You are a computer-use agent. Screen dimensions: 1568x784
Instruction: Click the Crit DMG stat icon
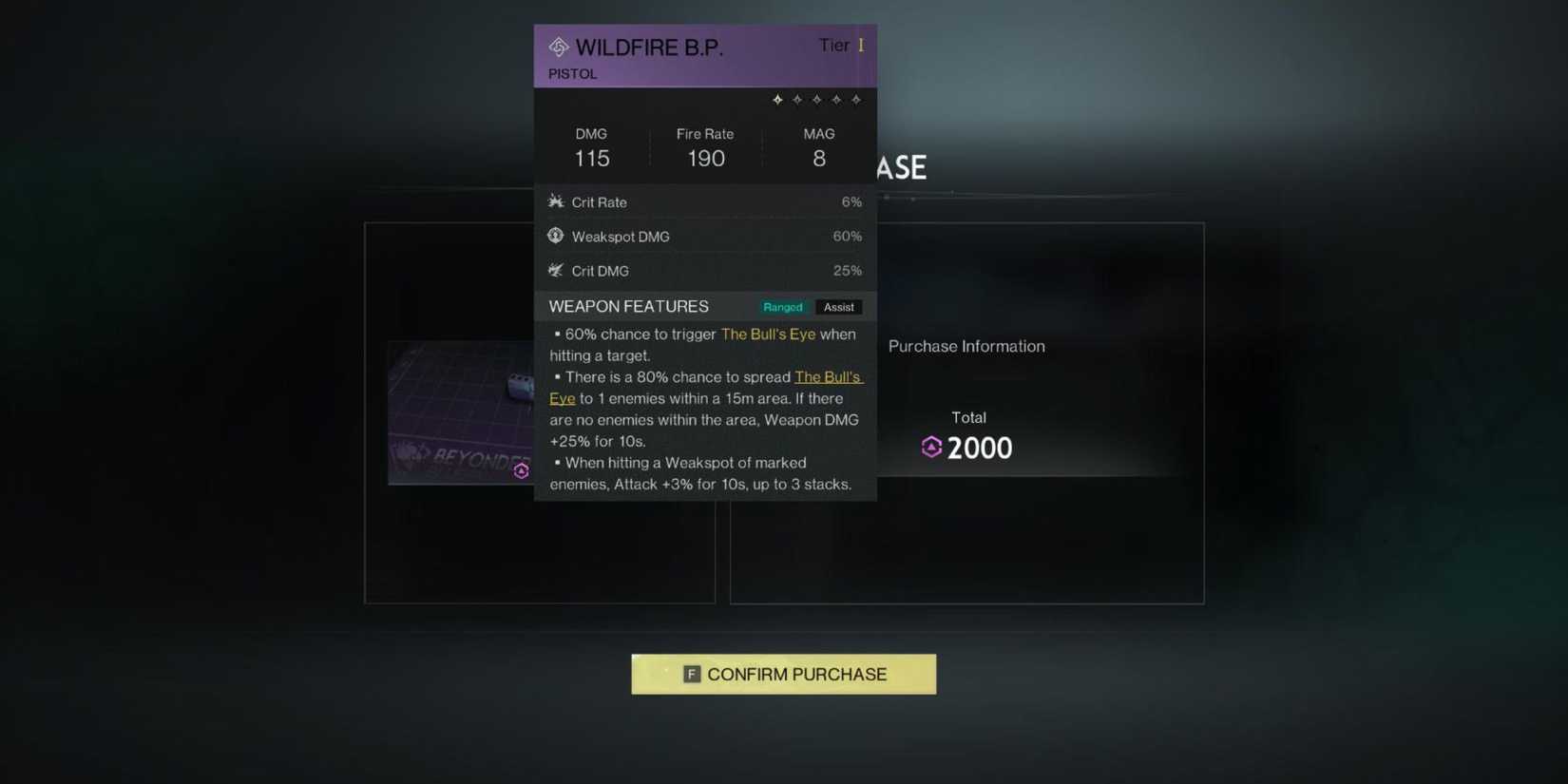coord(556,271)
